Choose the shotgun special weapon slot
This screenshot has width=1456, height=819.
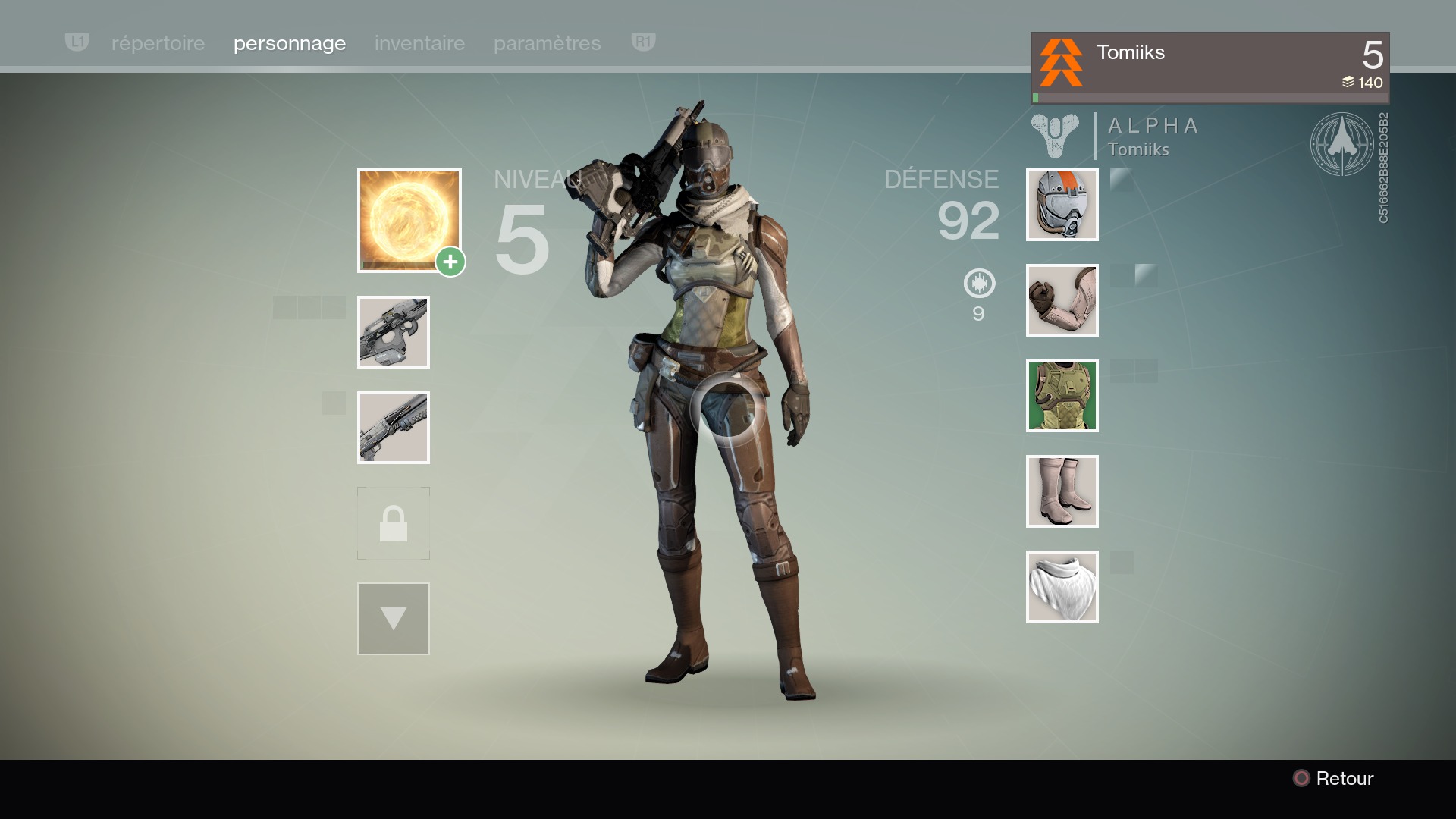pyautogui.click(x=394, y=428)
